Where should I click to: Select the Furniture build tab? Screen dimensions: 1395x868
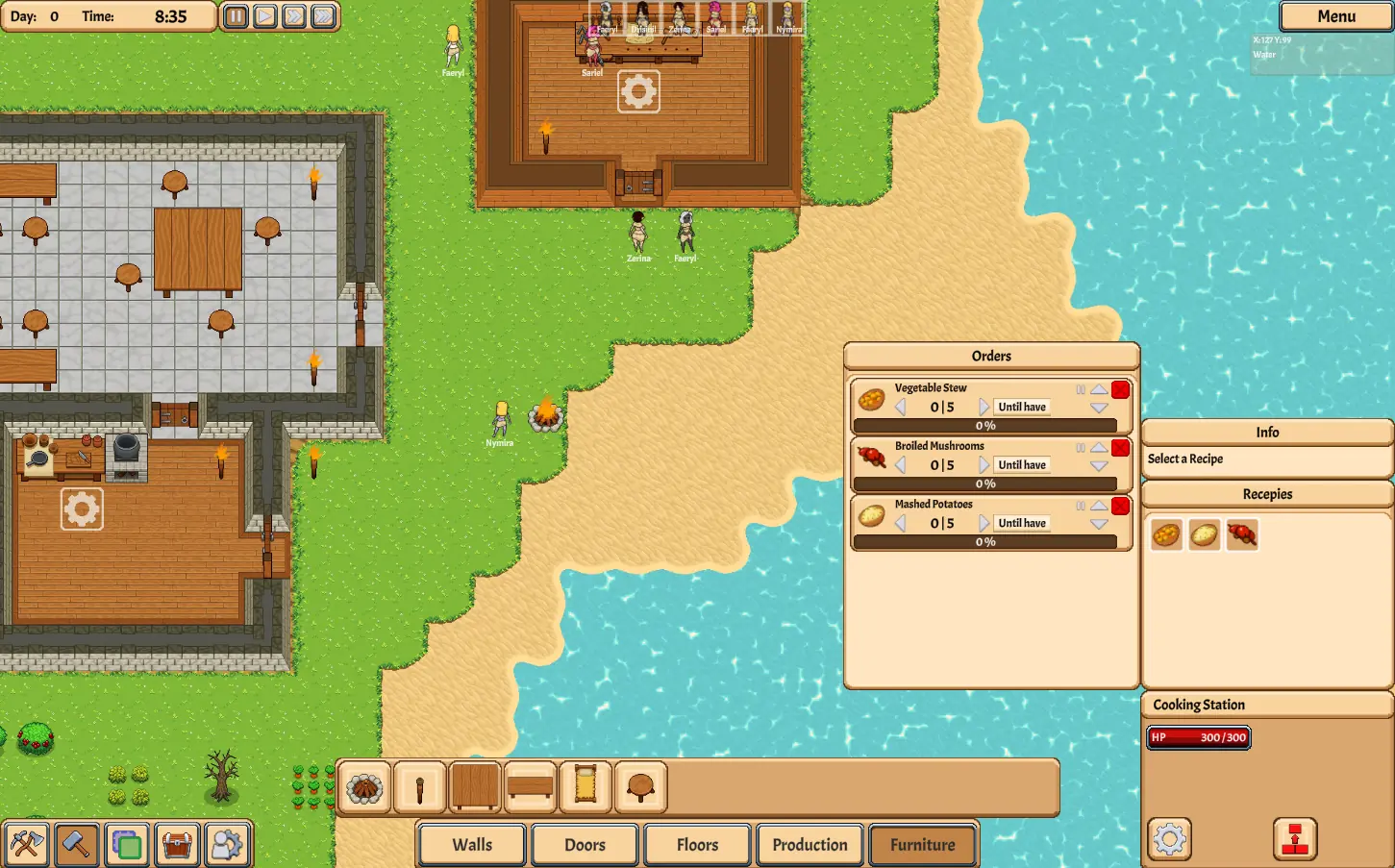click(922, 845)
